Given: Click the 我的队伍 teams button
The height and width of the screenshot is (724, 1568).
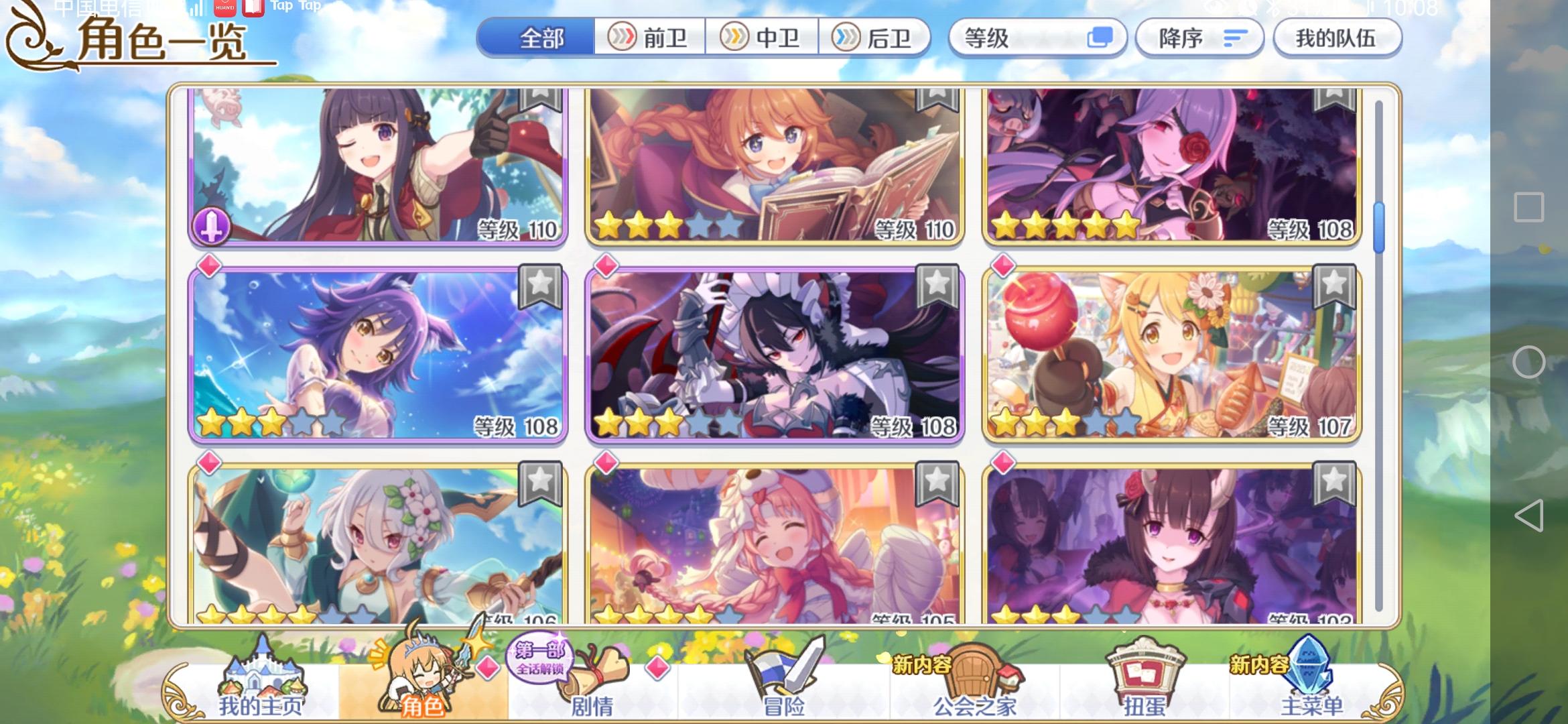Looking at the screenshot, I should (x=1337, y=38).
